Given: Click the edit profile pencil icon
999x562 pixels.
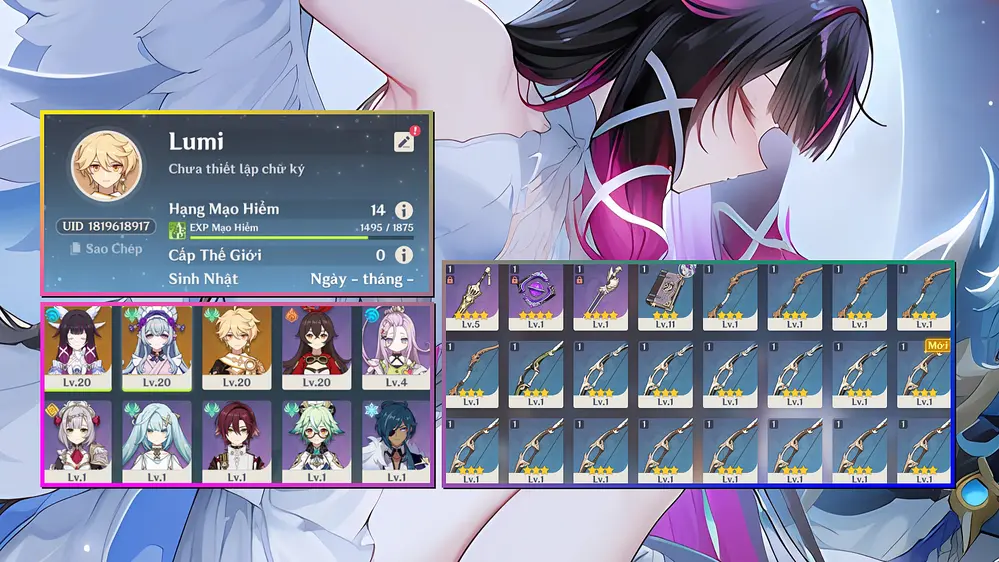Looking at the screenshot, I should (x=404, y=142).
